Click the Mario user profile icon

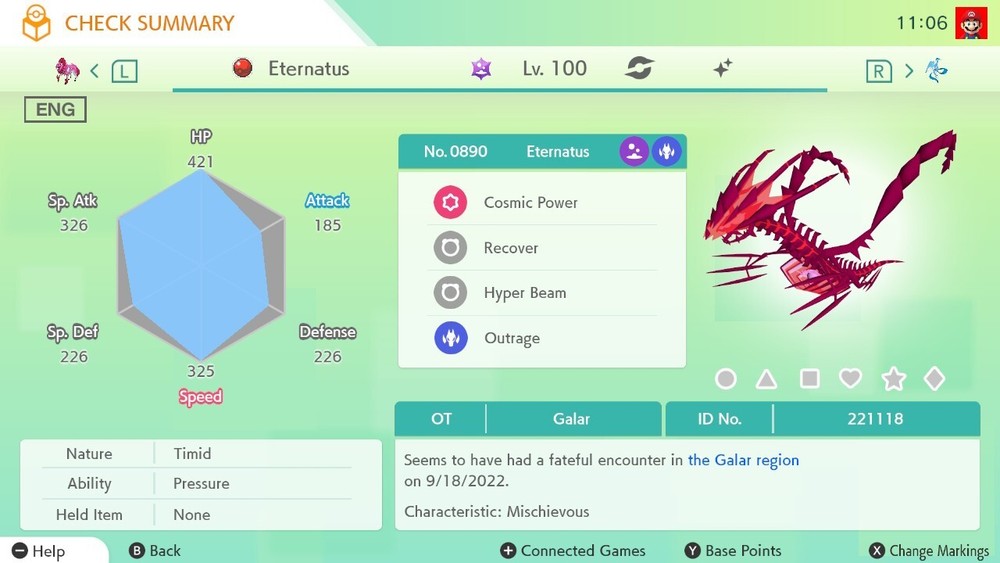970,22
